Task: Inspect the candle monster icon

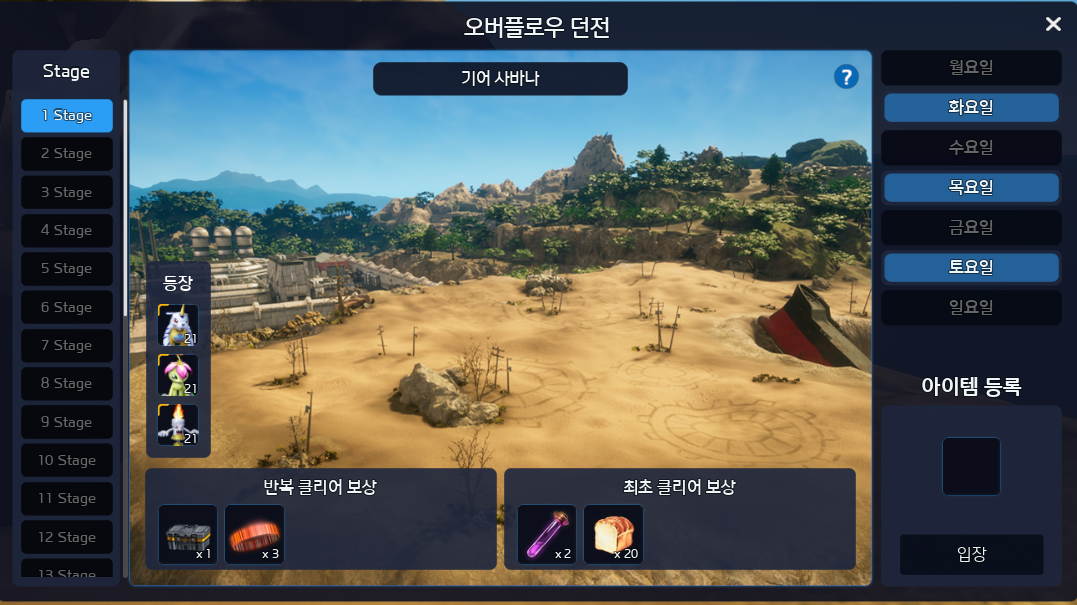Action: pyautogui.click(x=178, y=425)
